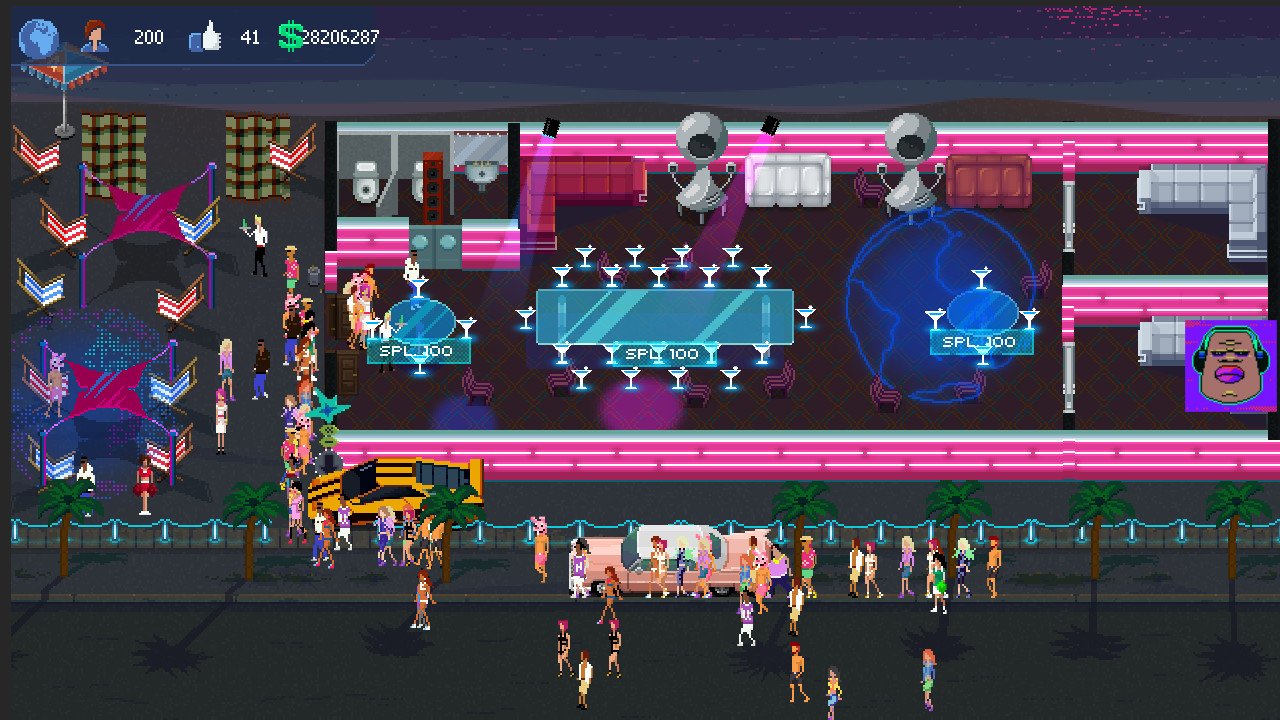
Task: Click the green star sign at the entrance
Action: point(330,410)
